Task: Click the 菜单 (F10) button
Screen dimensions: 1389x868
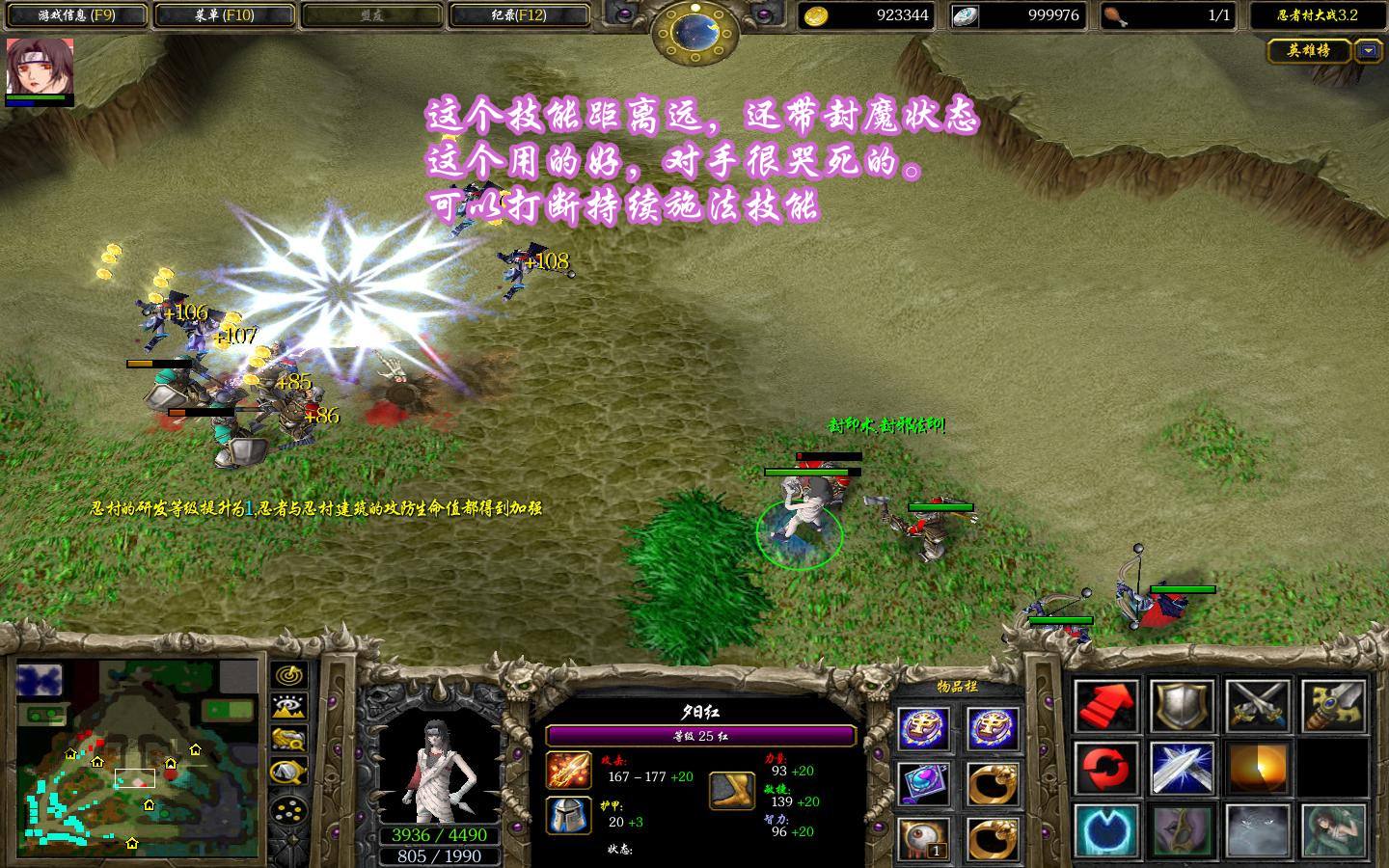Action: tap(224, 16)
